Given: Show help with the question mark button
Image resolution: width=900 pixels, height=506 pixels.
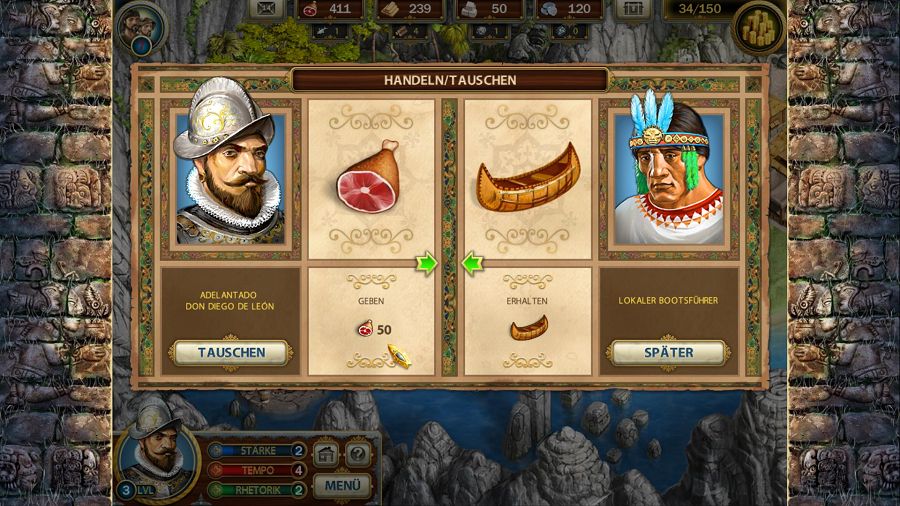Looking at the screenshot, I should [x=358, y=455].
